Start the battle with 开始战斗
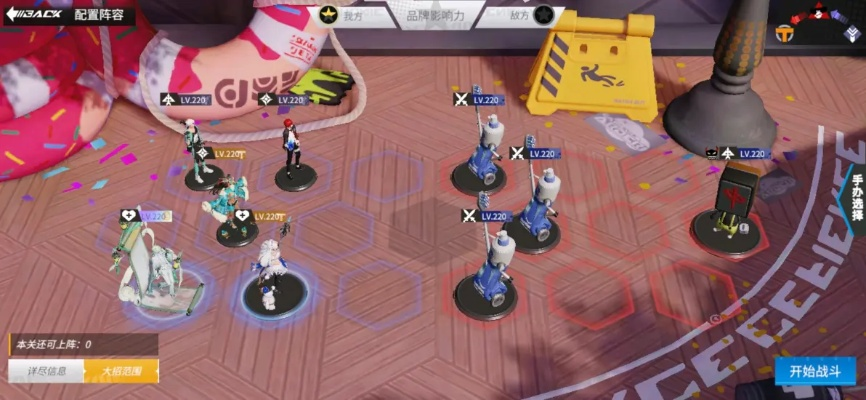The image size is (866, 400). (x=814, y=371)
